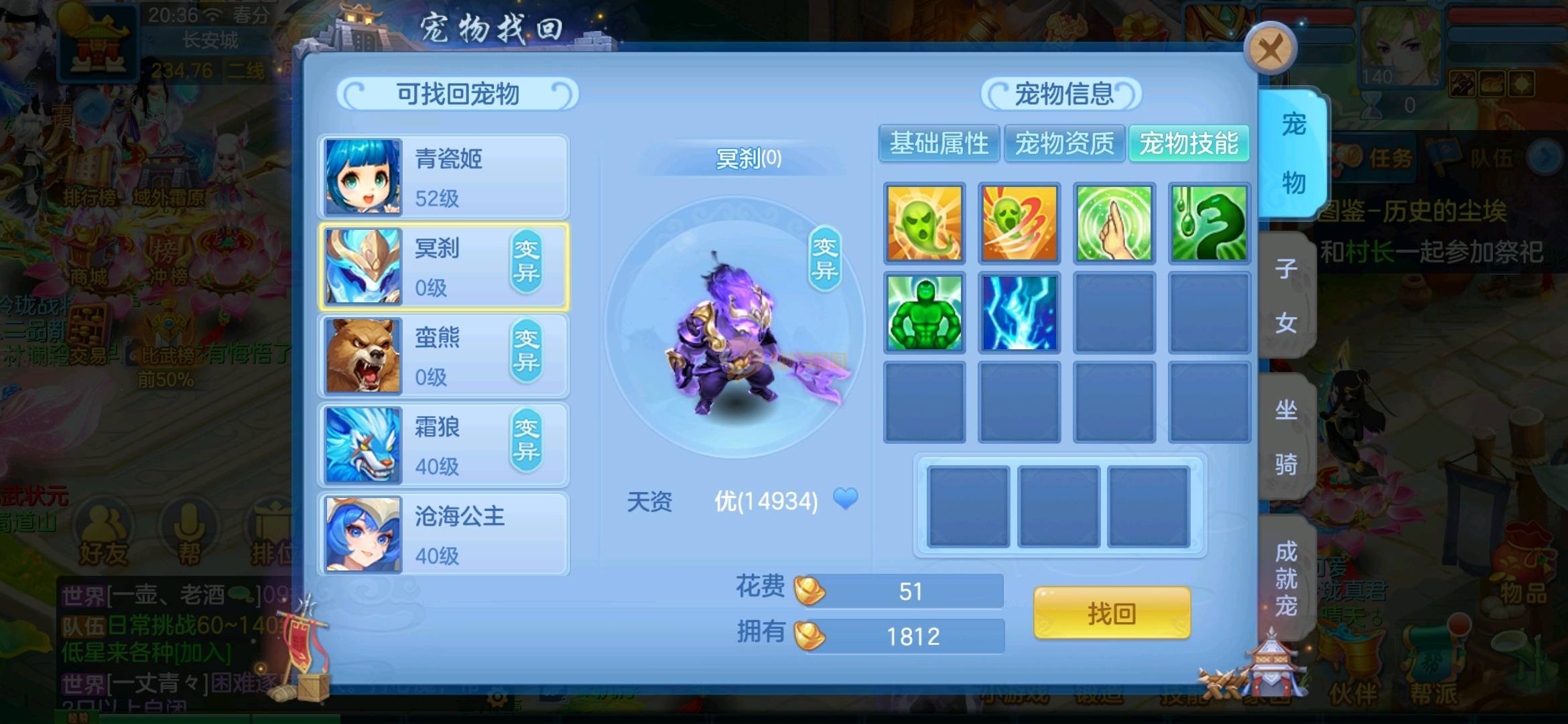Select 沧海公主 in the pet list

pyautogui.click(x=444, y=534)
